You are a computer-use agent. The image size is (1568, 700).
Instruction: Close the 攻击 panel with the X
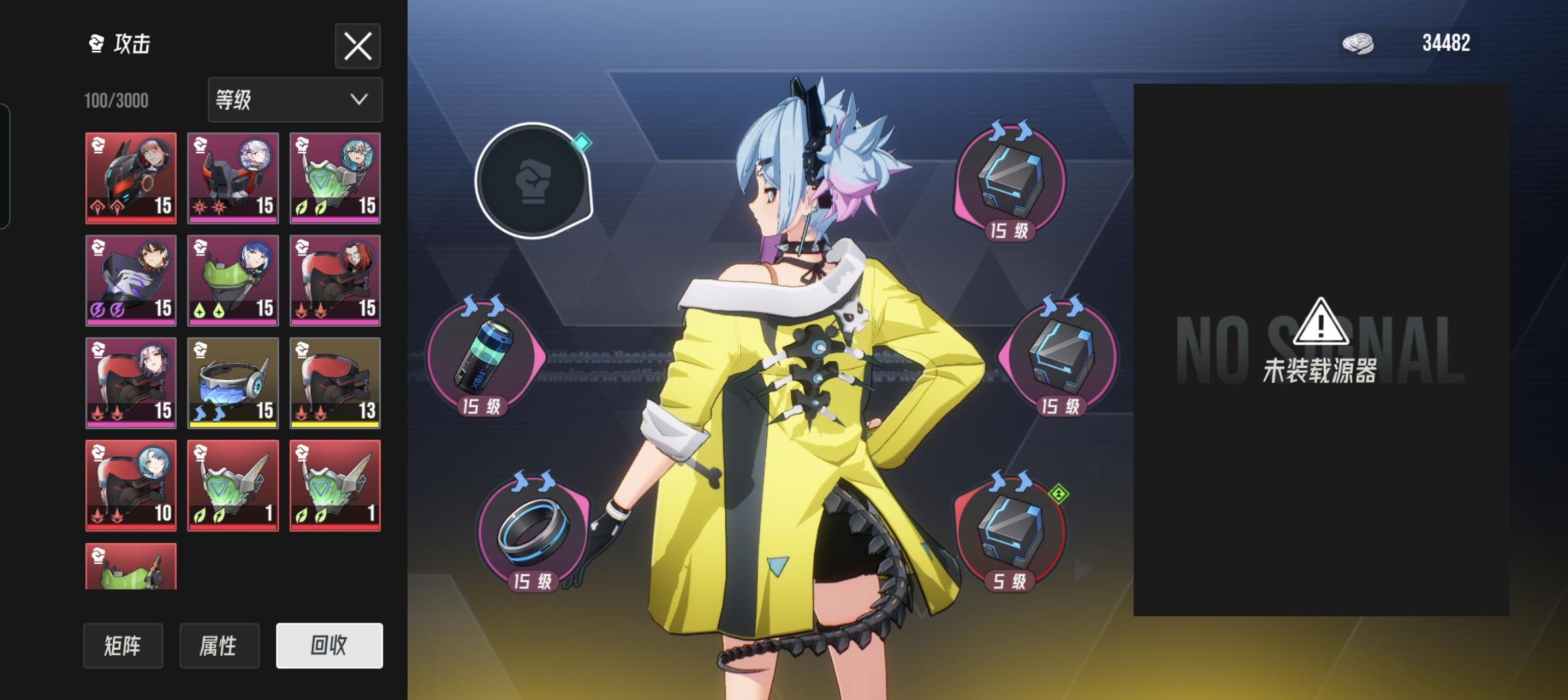[358, 46]
